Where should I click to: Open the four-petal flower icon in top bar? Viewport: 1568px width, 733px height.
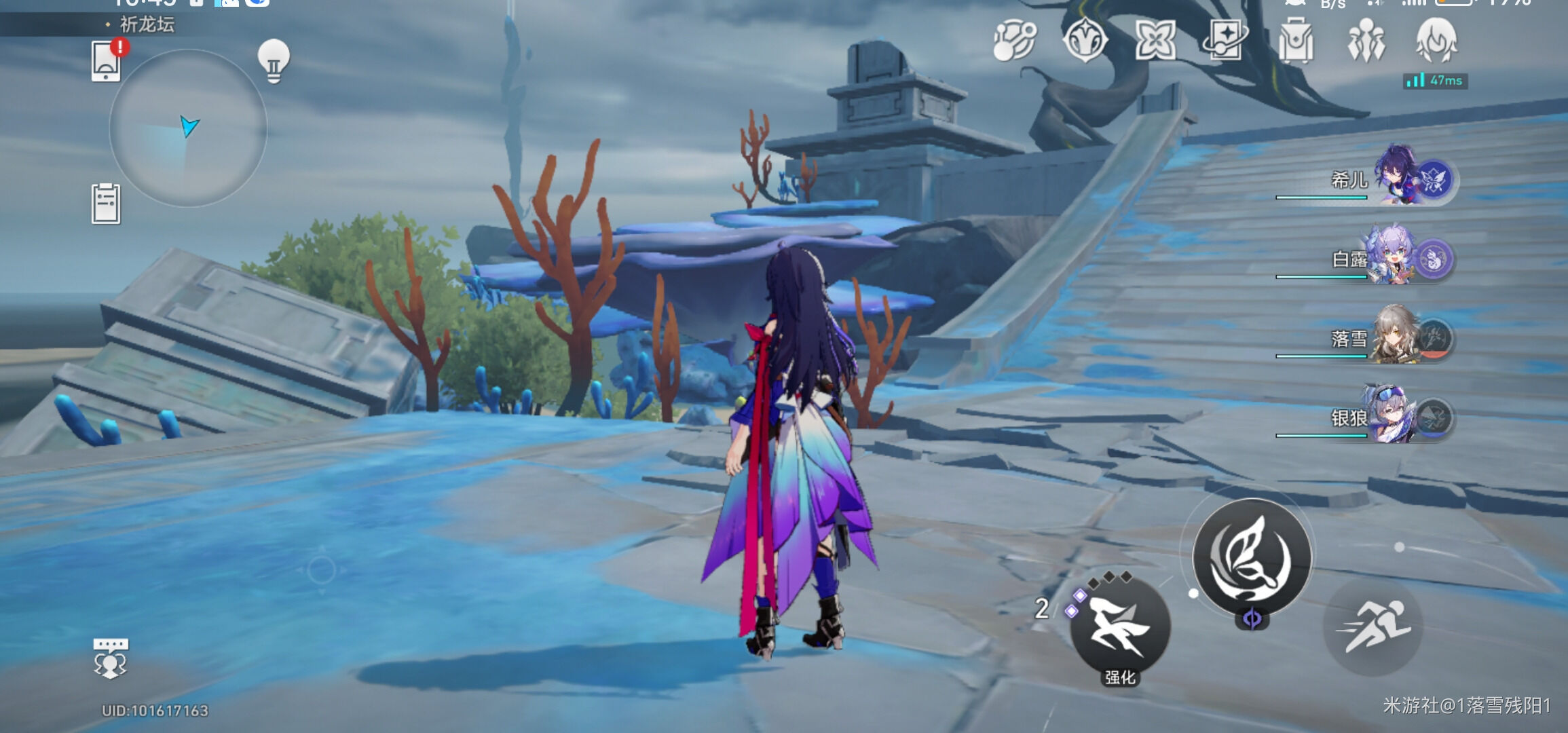pyautogui.click(x=1155, y=39)
